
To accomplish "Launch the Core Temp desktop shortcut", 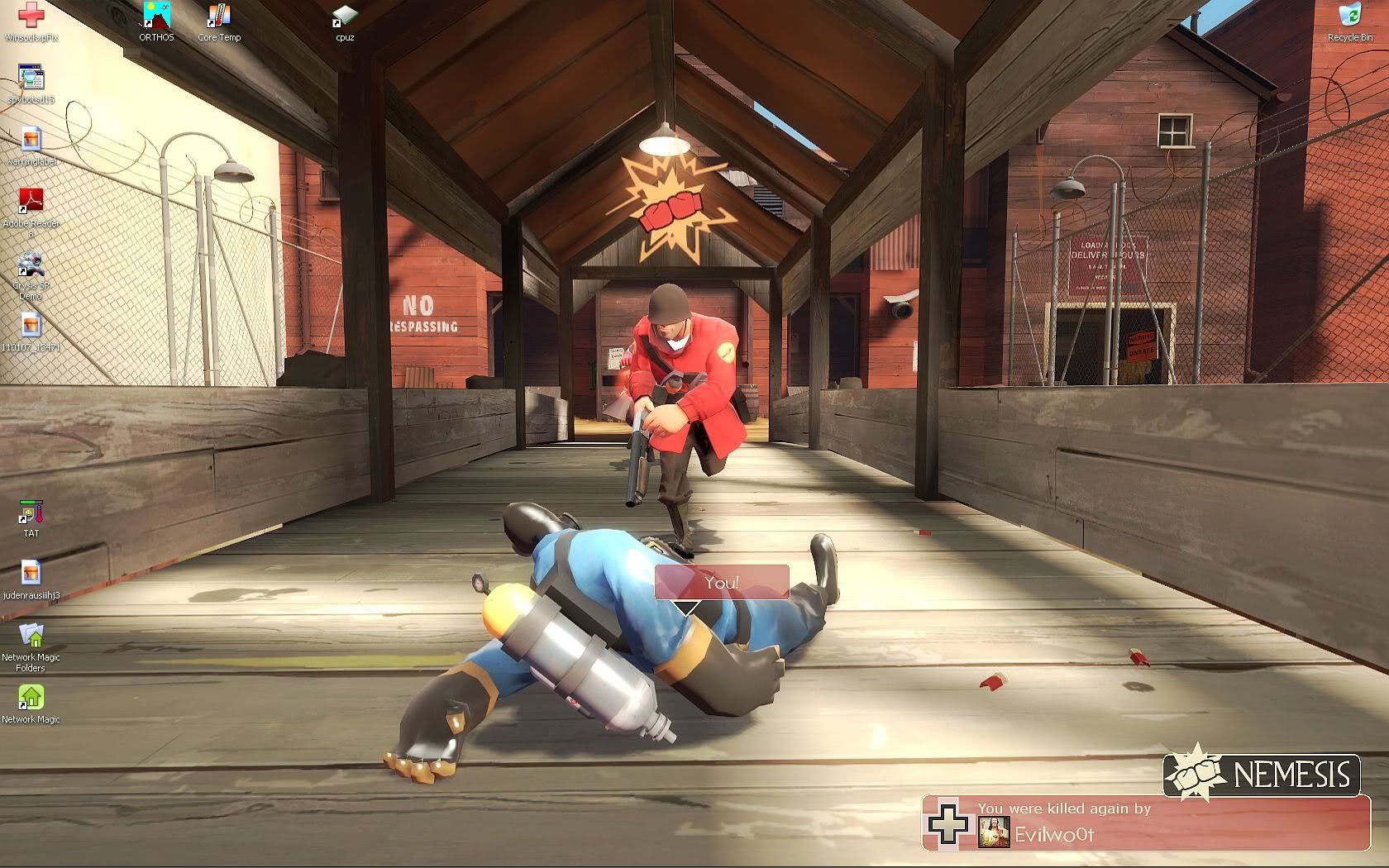I will coord(219,17).
